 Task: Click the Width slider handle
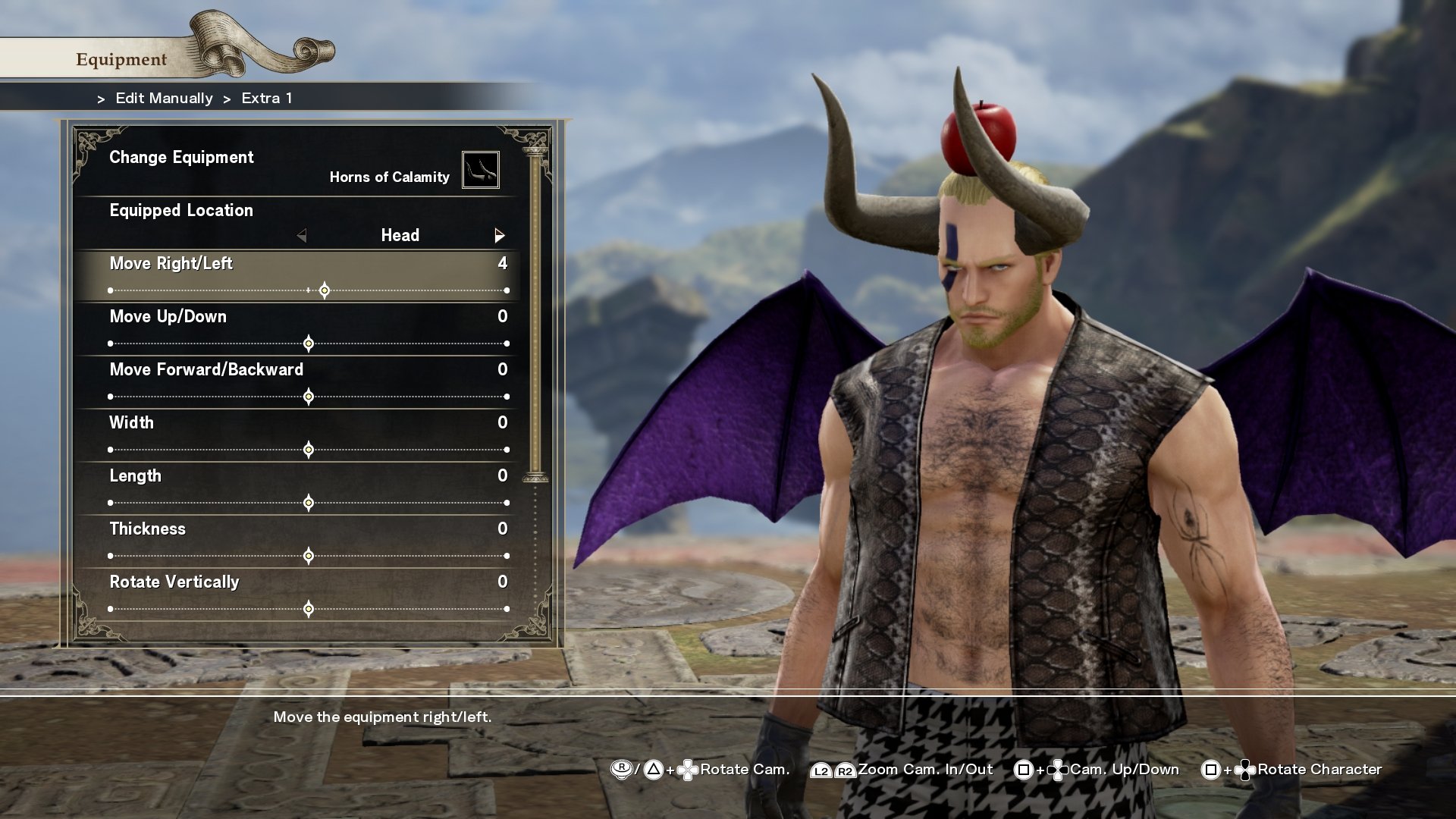coord(308,449)
